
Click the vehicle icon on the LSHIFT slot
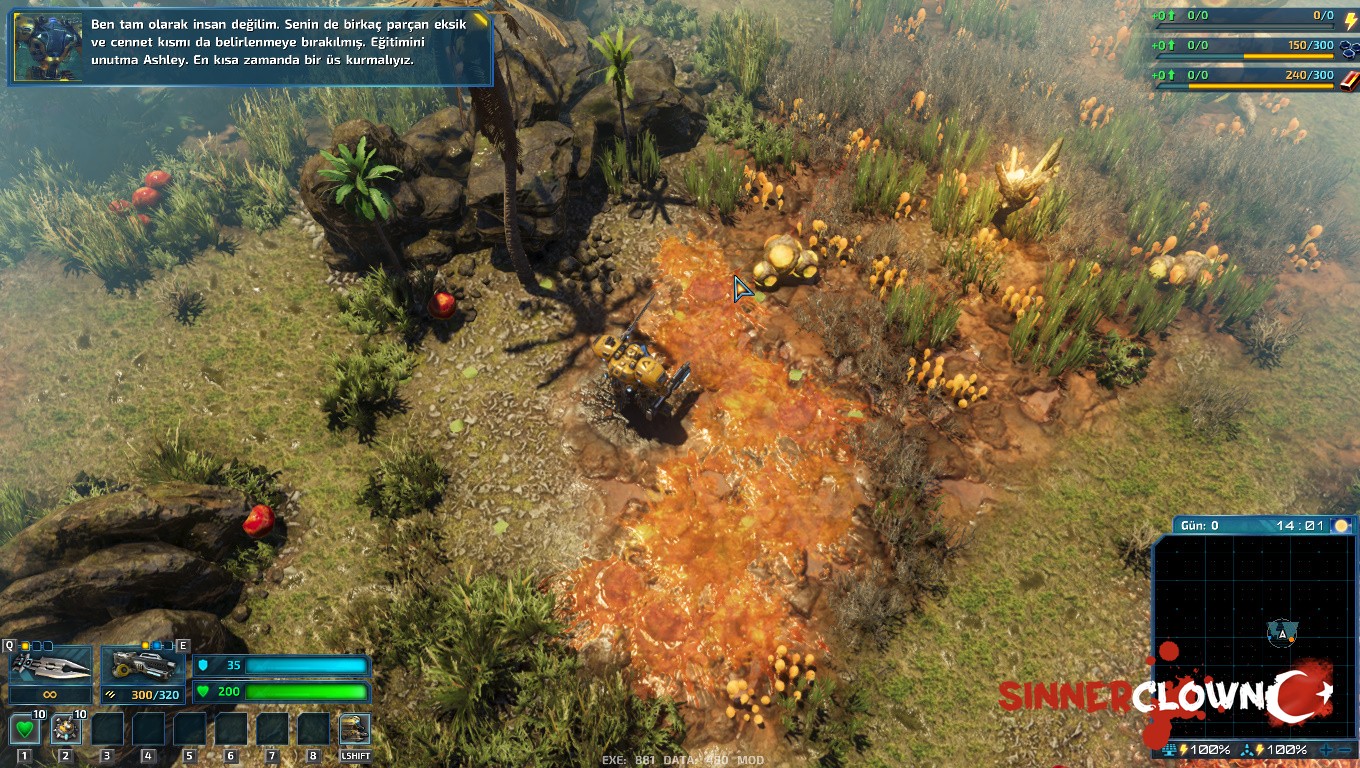click(354, 729)
